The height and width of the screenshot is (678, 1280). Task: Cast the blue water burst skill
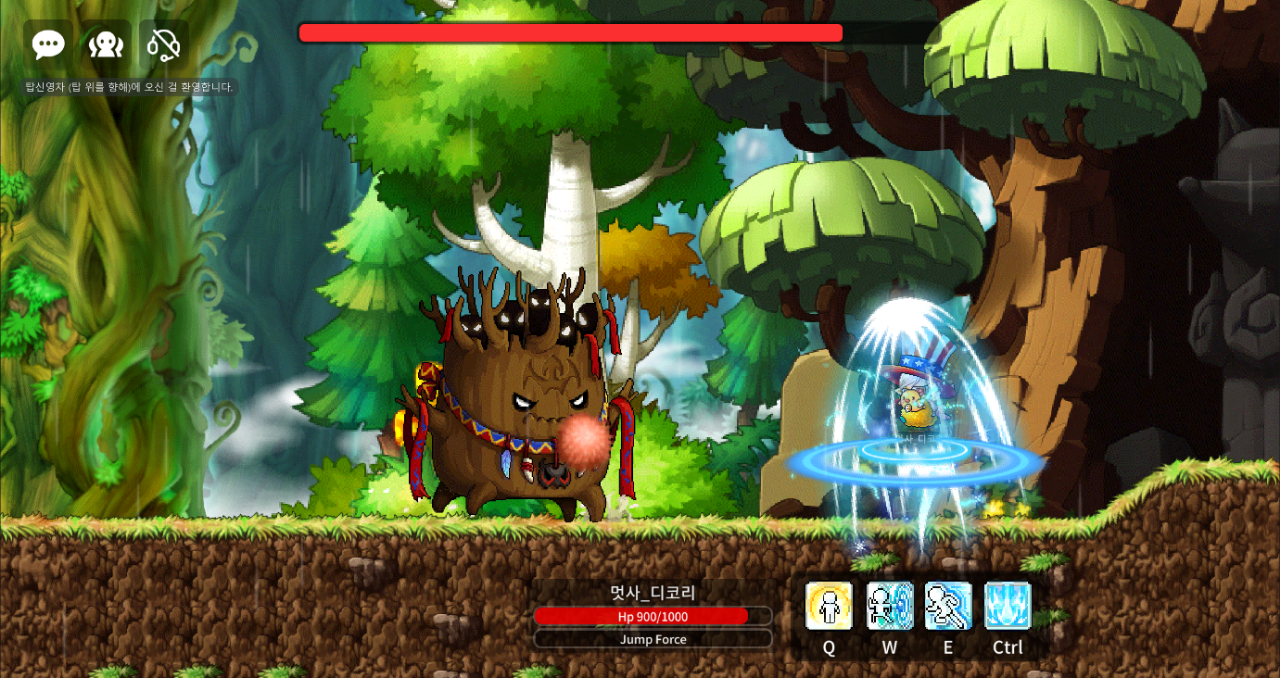pos(1008,606)
